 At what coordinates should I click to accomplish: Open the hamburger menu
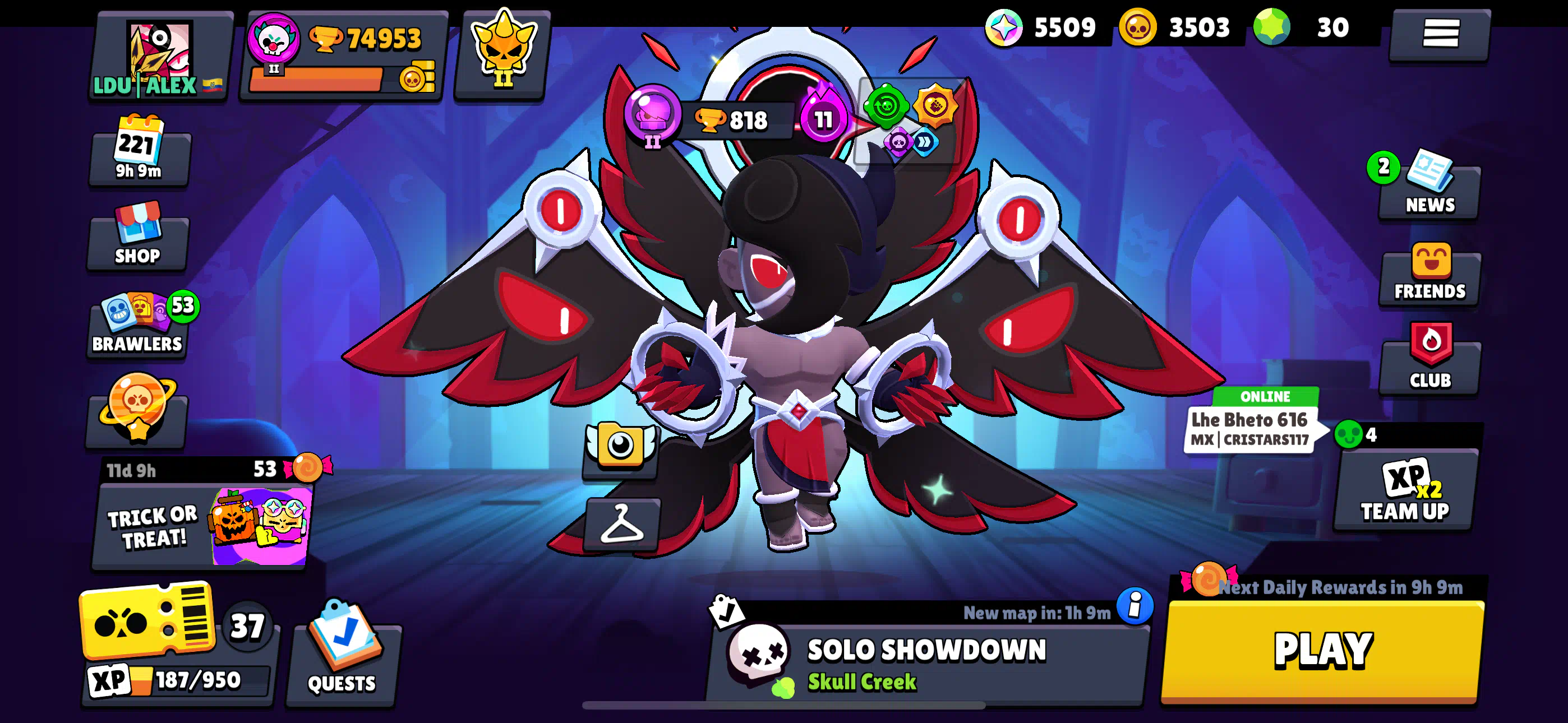pos(1440,34)
